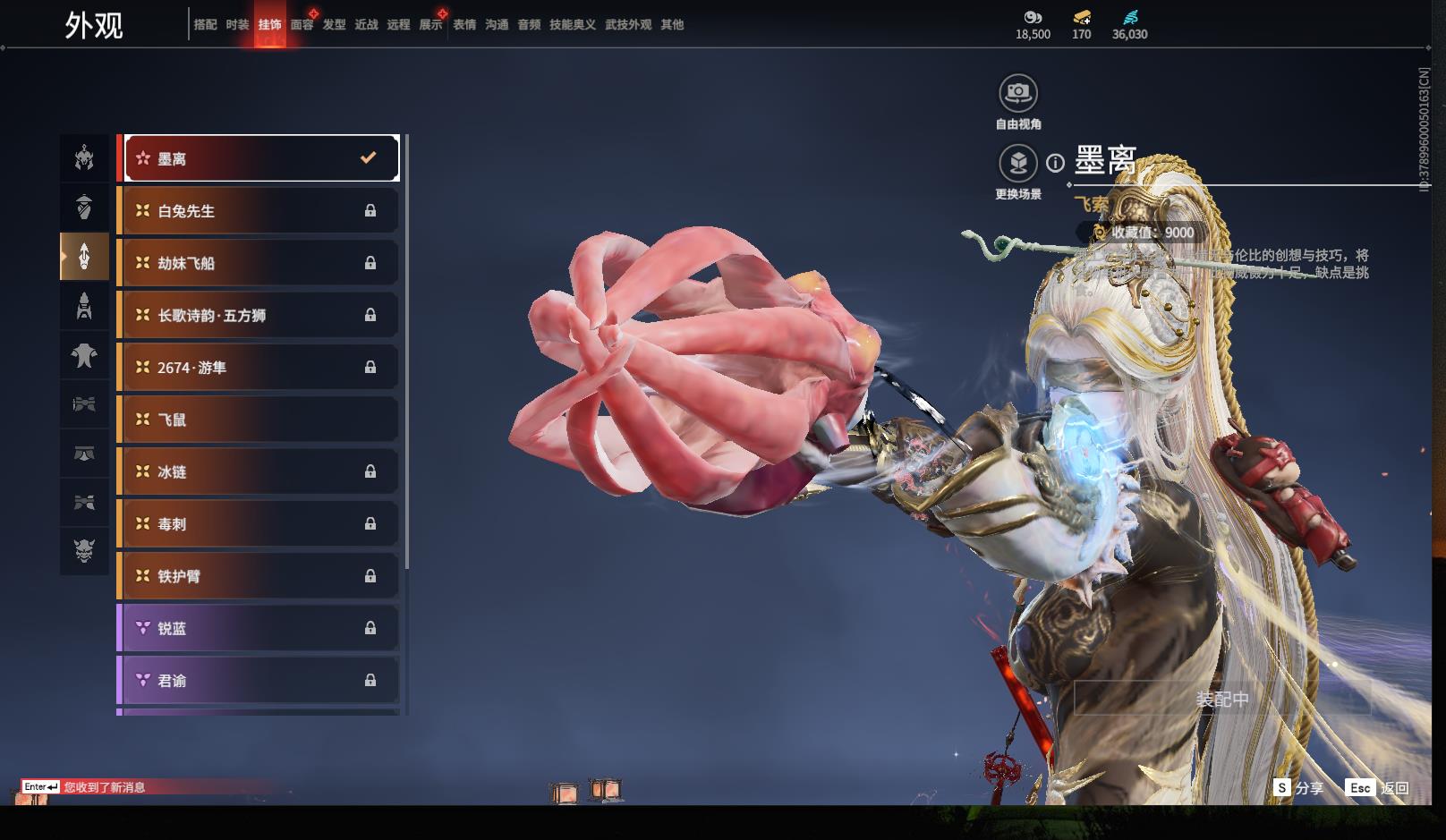Viewport: 1446px width, 840px height.
Task: Open the 技能奥义 tab
Action: pyautogui.click(x=572, y=25)
